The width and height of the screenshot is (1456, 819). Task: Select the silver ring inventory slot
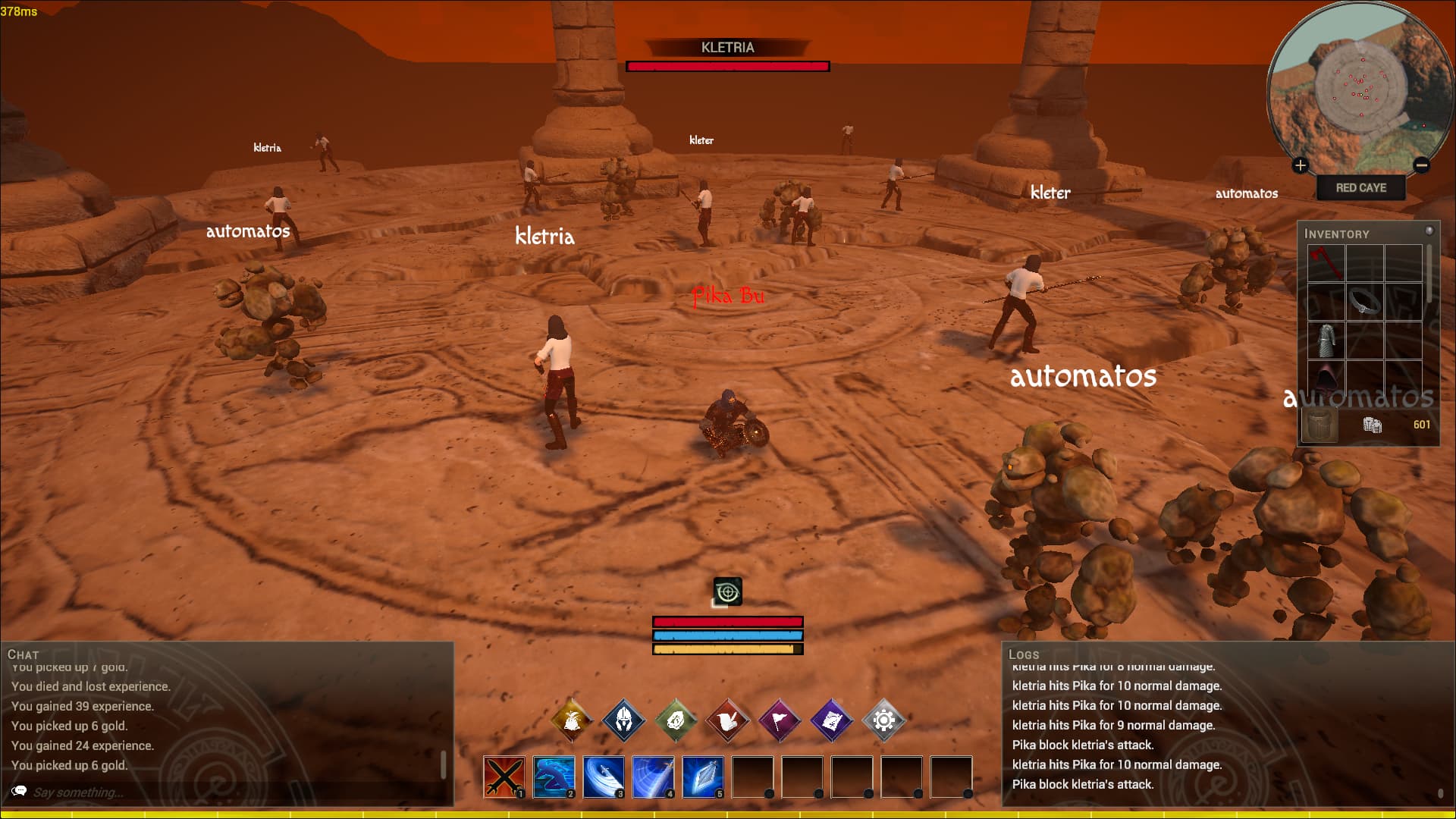[x=1364, y=302]
